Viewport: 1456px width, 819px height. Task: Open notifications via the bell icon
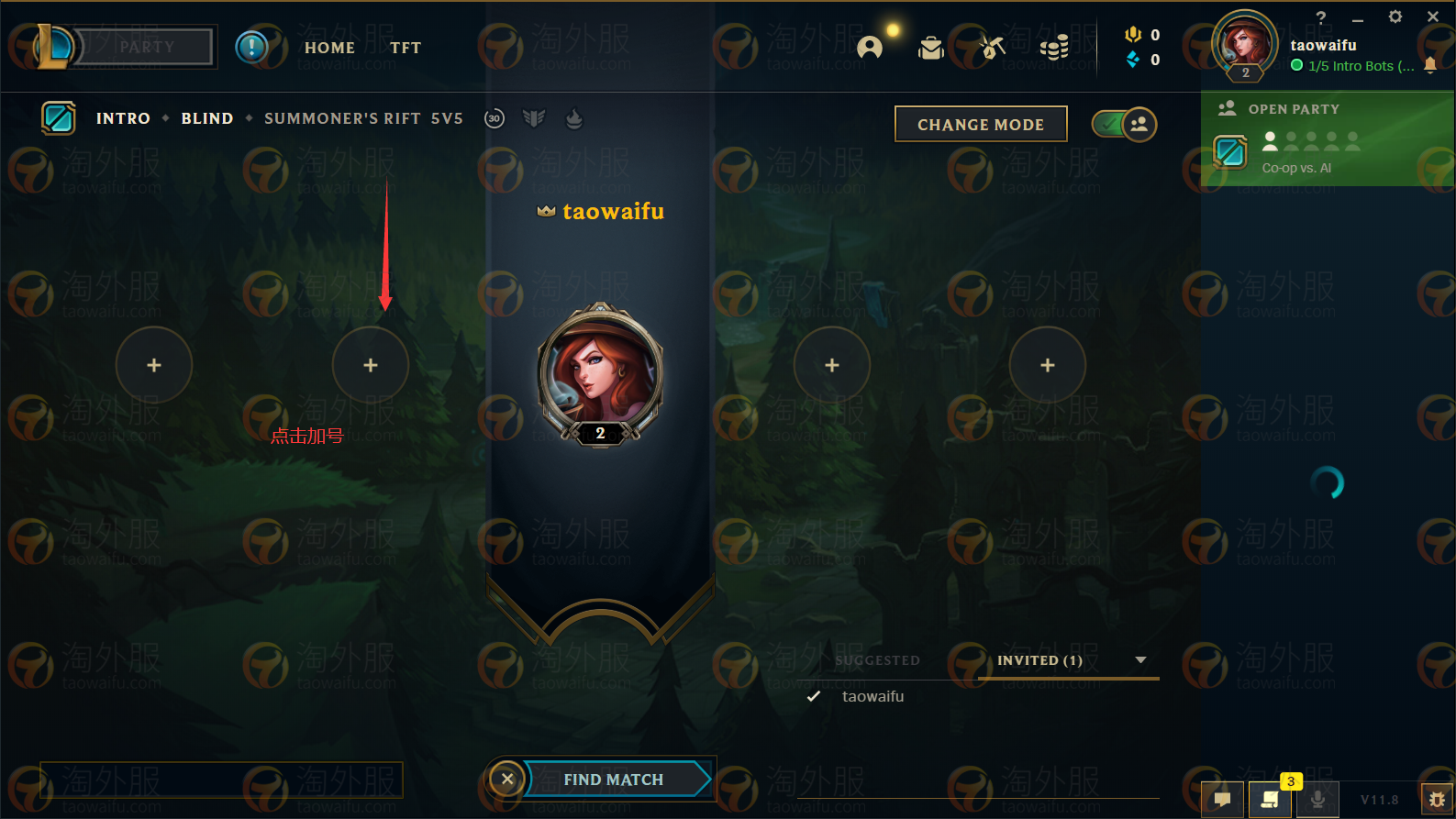pyautogui.click(x=1431, y=66)
